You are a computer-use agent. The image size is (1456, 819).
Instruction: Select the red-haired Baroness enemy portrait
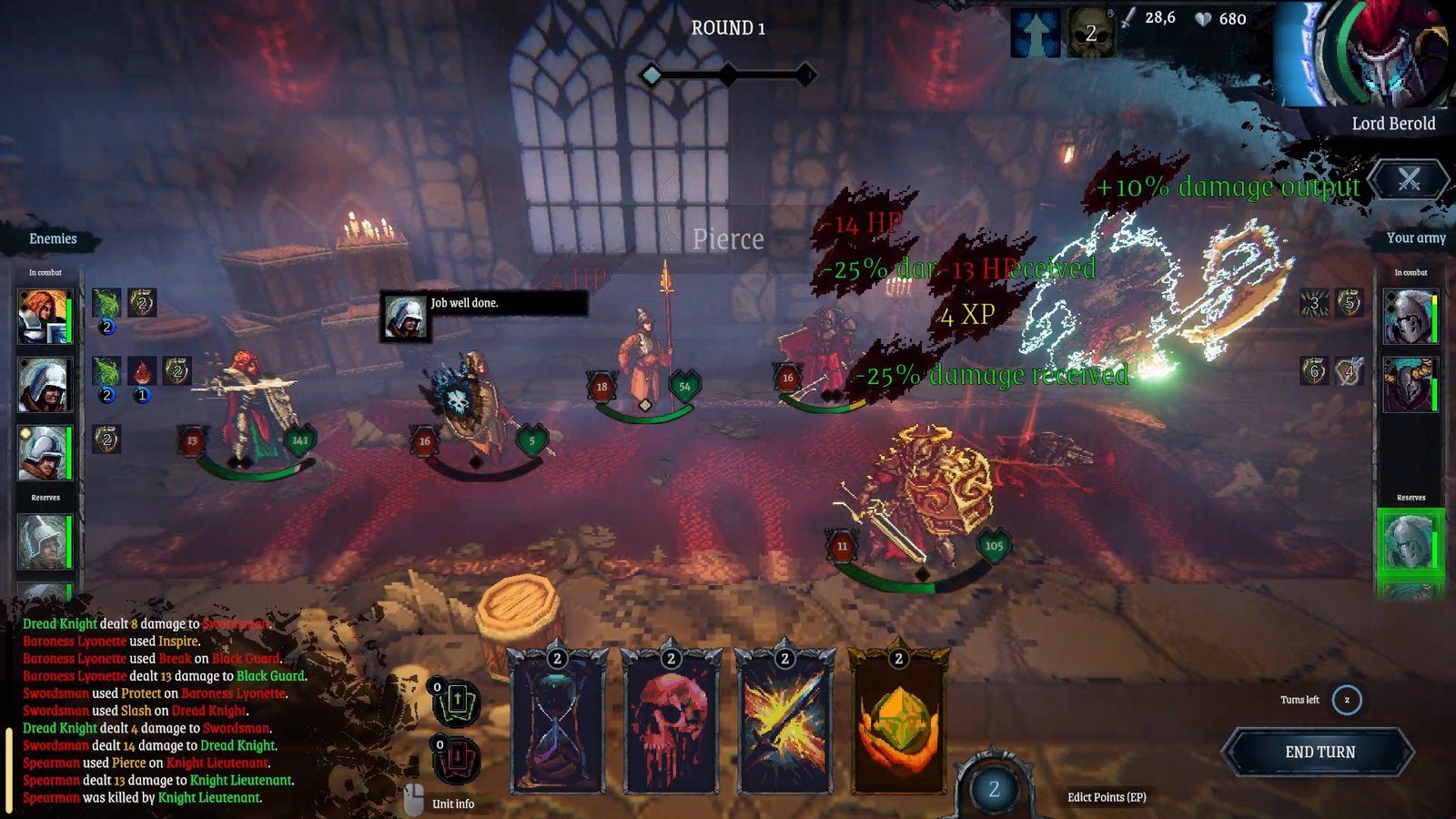coord(43,316)
